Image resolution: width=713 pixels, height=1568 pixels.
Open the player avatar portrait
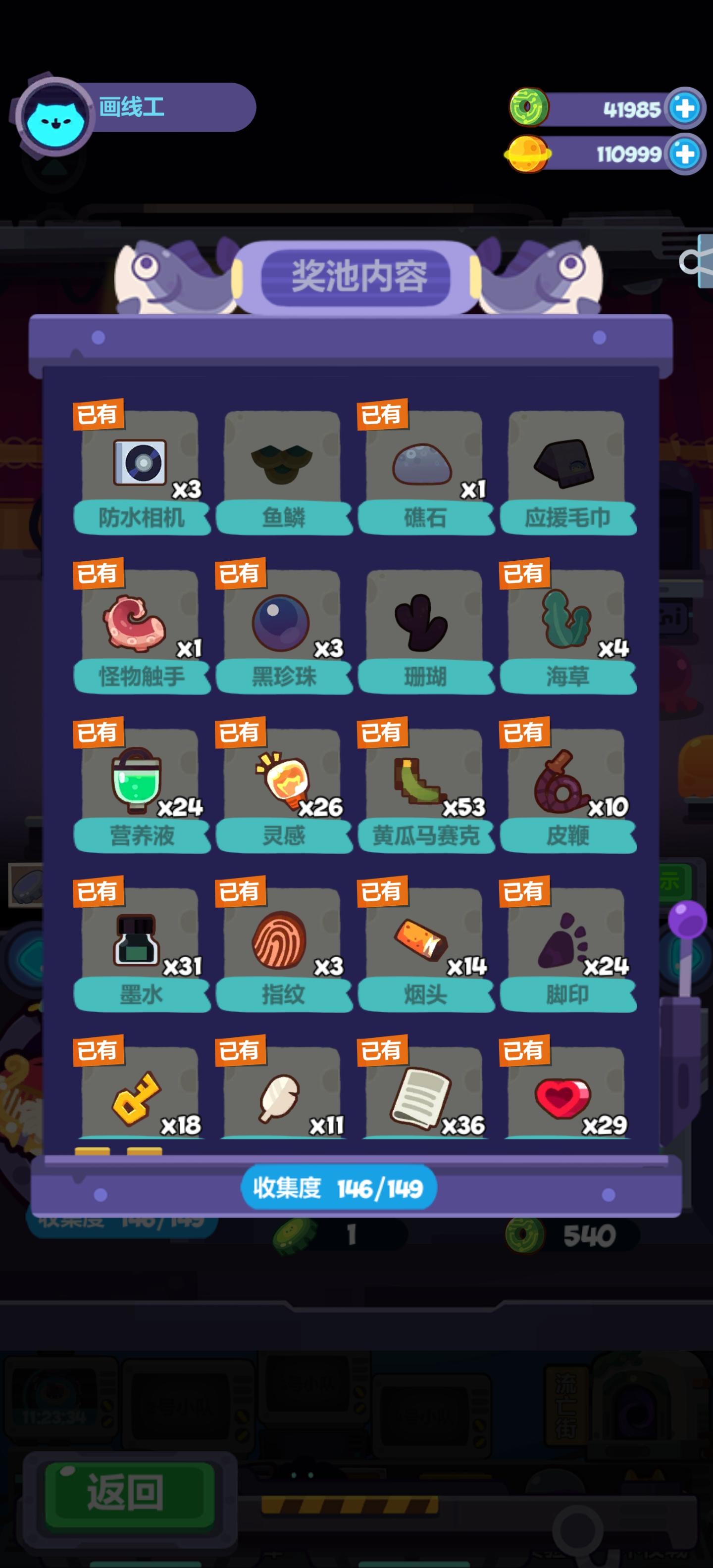coord(58,117)
